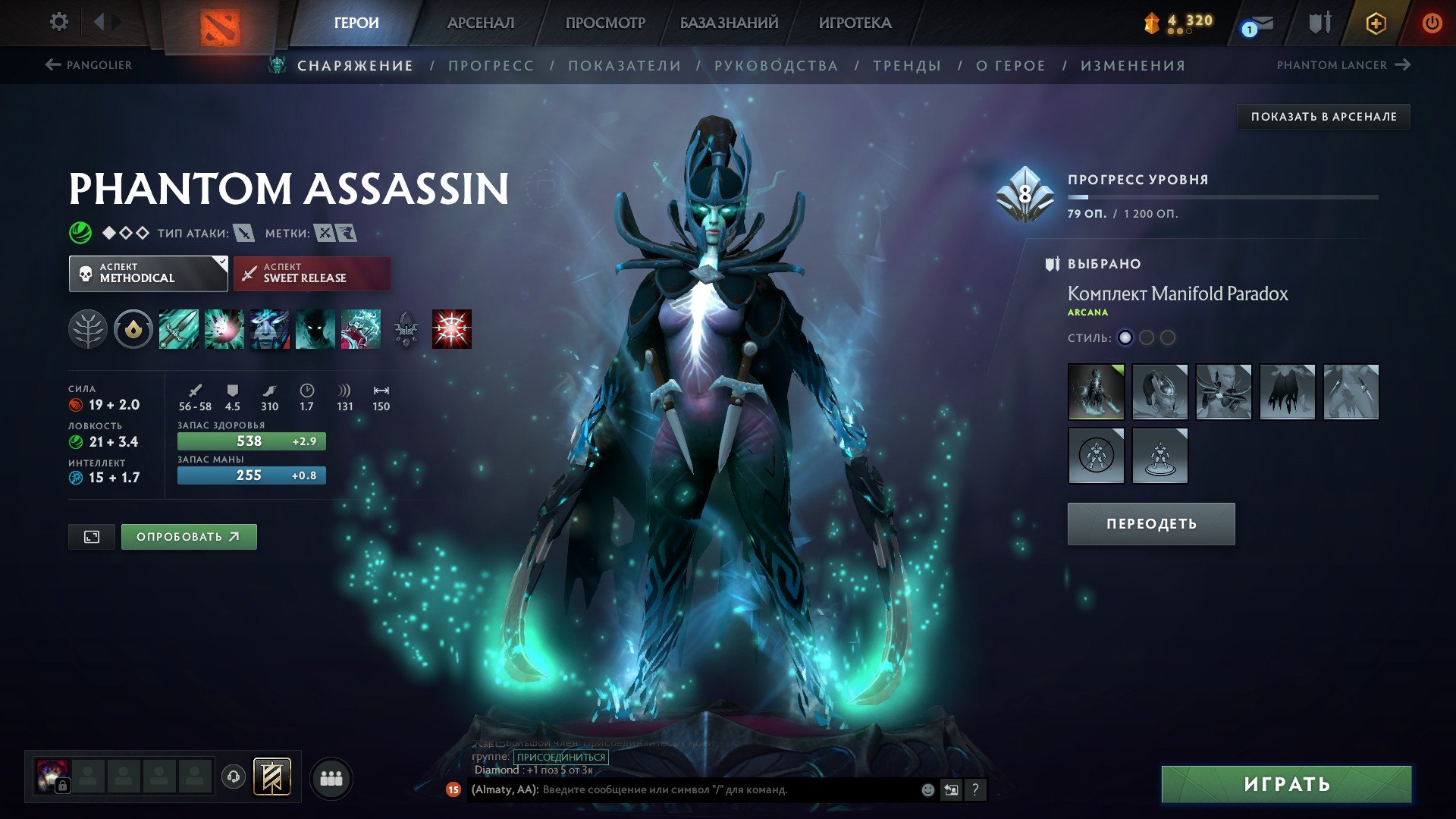Go to previous hero Pangolier
The height and width of the screenshot is (819, 1456).
89,65
